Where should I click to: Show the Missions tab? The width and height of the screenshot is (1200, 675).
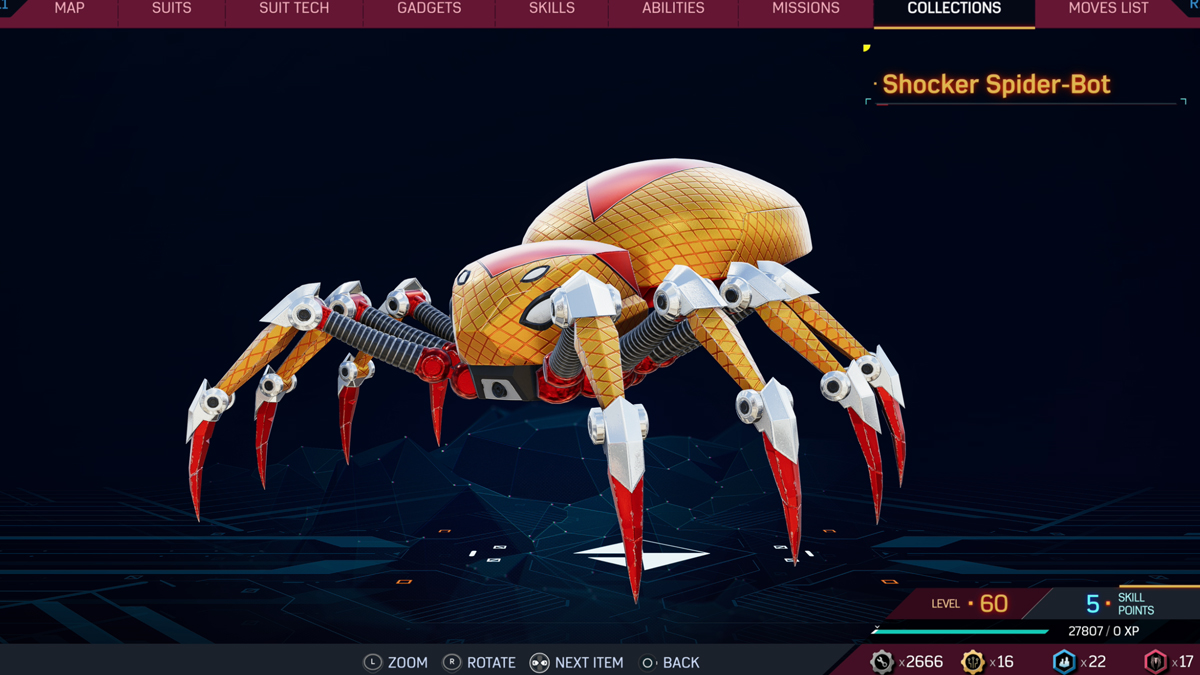click(806, 9)
